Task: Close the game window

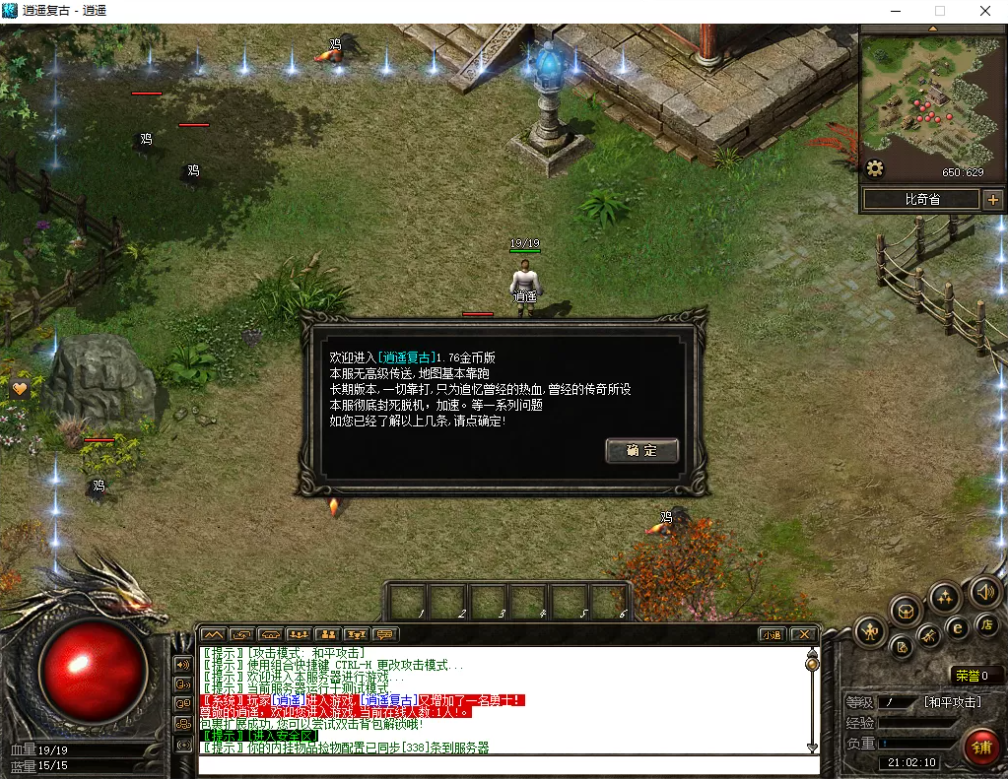Action: [x=985, y=10]
